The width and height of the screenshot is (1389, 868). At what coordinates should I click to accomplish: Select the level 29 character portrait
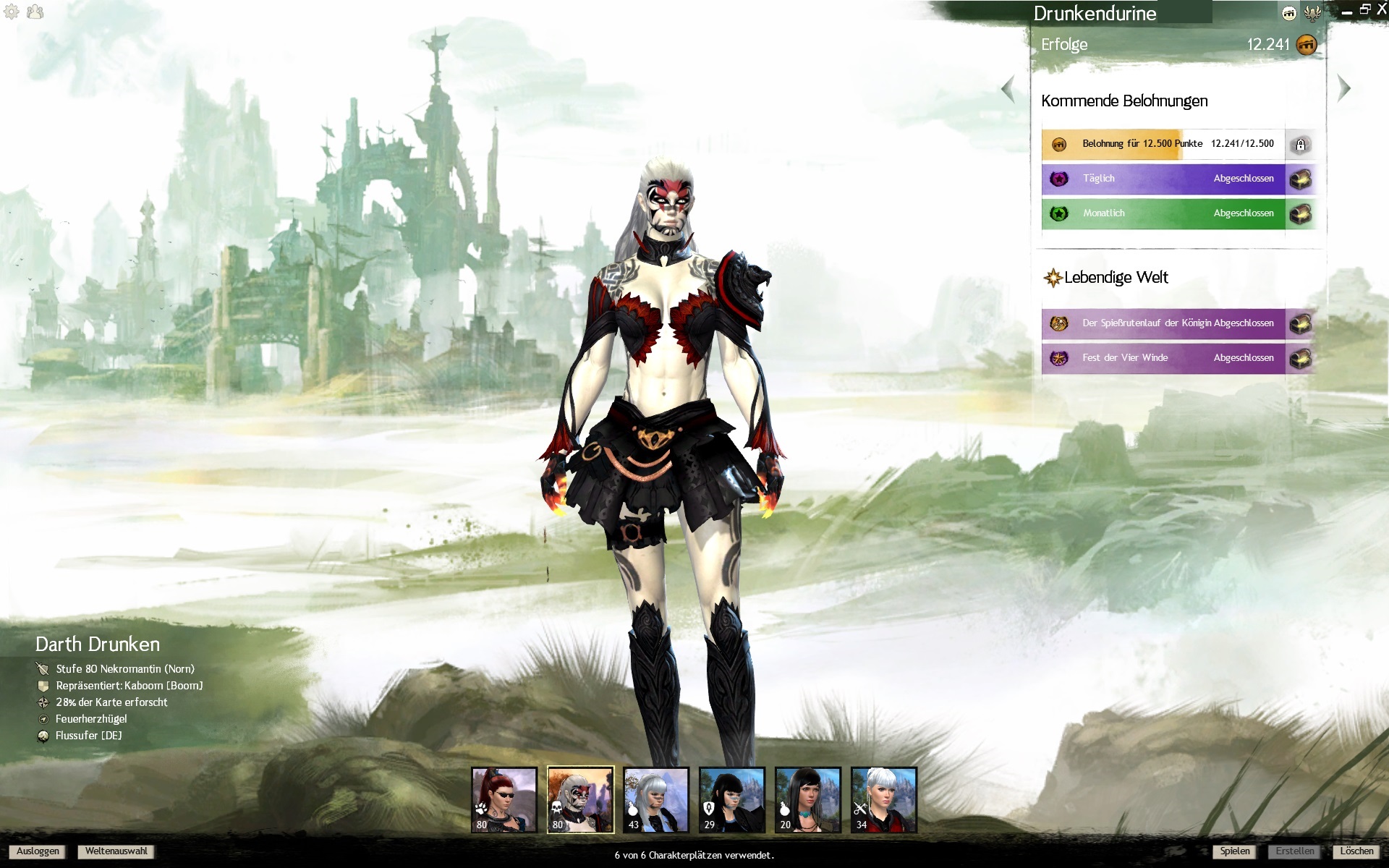pos(732,800)
